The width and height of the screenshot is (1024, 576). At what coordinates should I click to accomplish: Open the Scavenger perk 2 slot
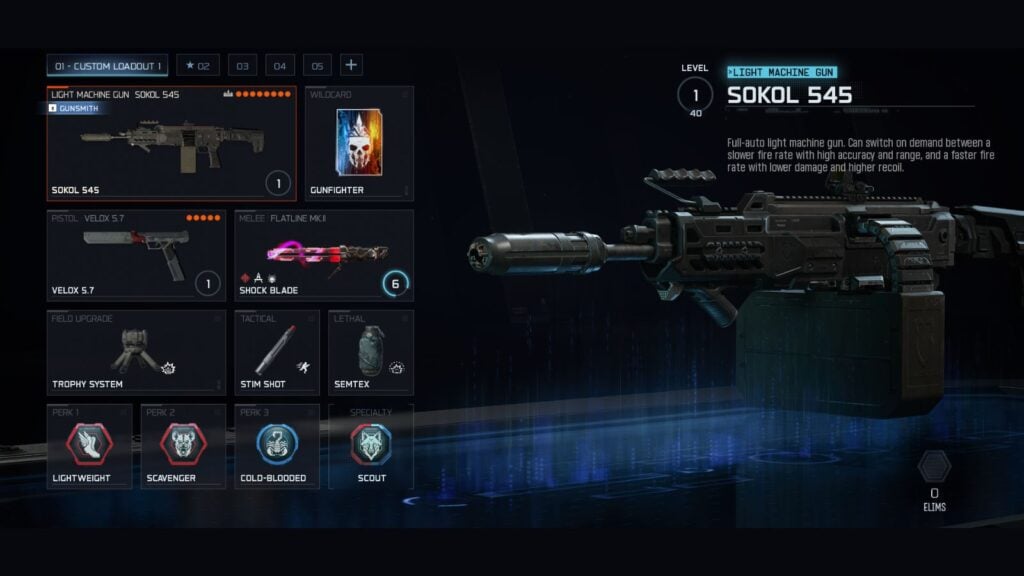[182, 446]
